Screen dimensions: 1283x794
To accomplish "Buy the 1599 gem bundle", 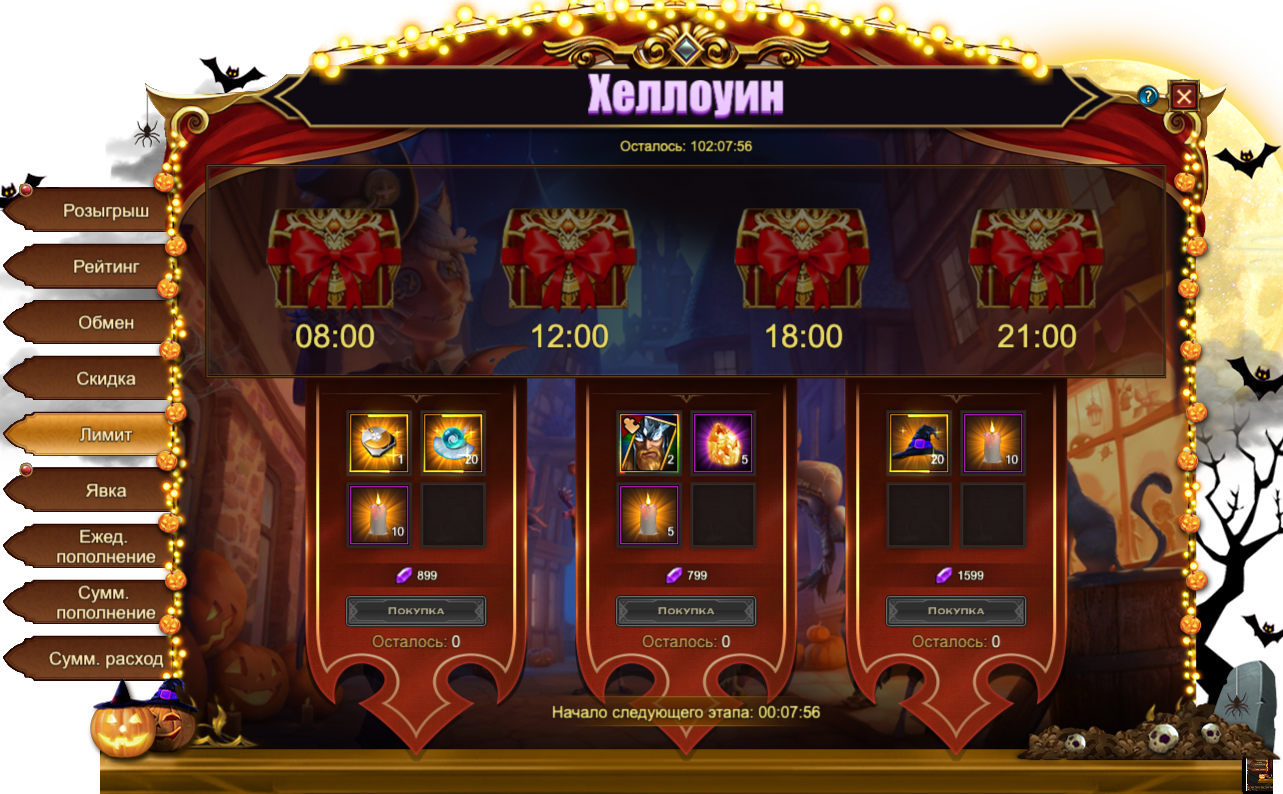I will (956, 610).
